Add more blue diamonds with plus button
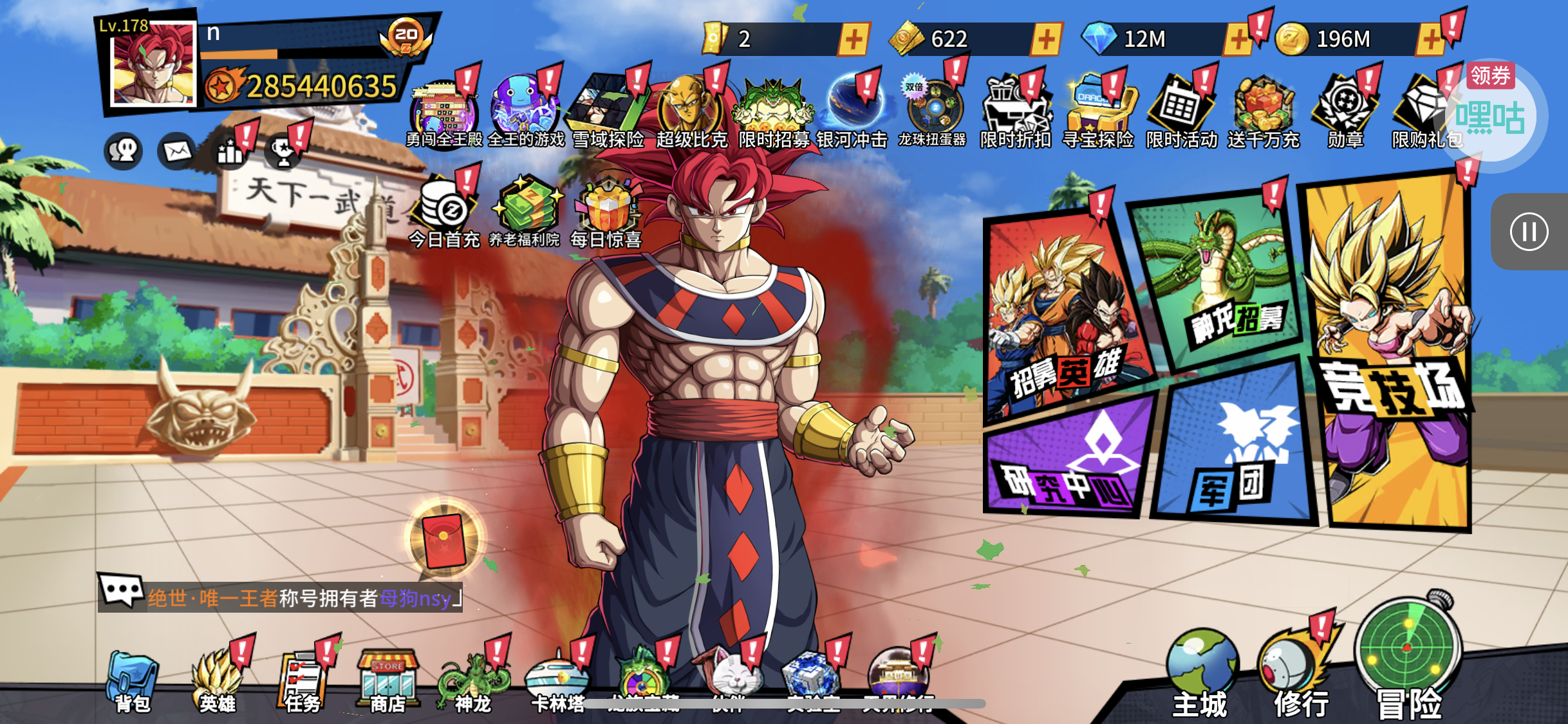 [x=1237, y=39]
